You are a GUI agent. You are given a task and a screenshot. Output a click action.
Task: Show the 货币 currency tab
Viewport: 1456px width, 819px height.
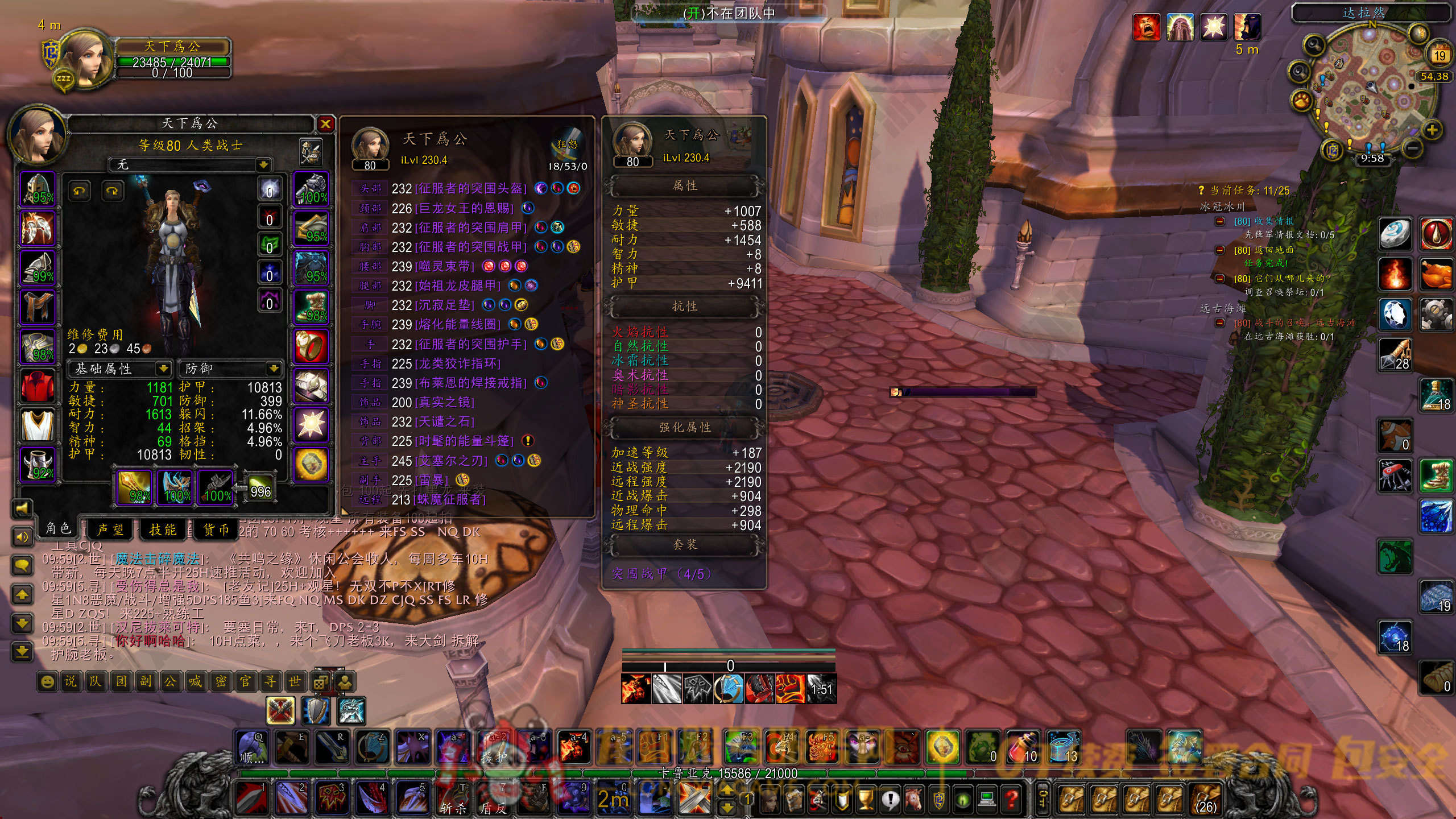tap(217, 530)
